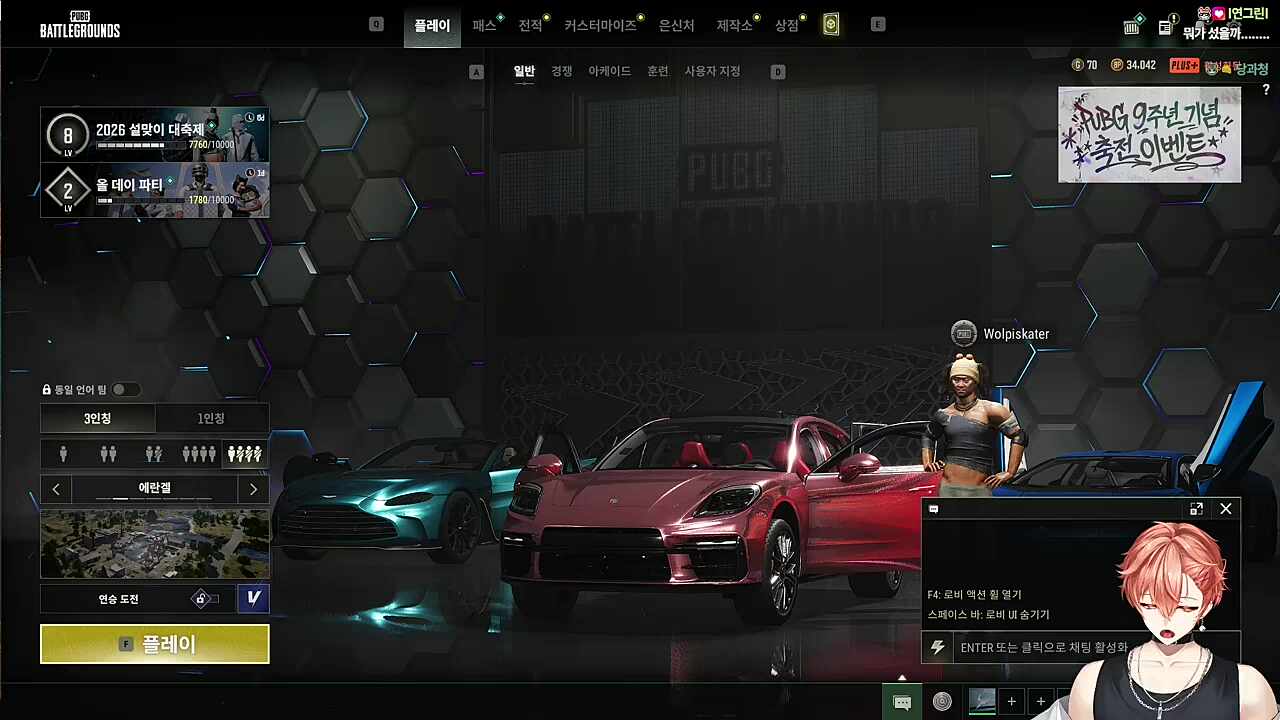Open 사용자 지정 custom matches

coord(712,71)
